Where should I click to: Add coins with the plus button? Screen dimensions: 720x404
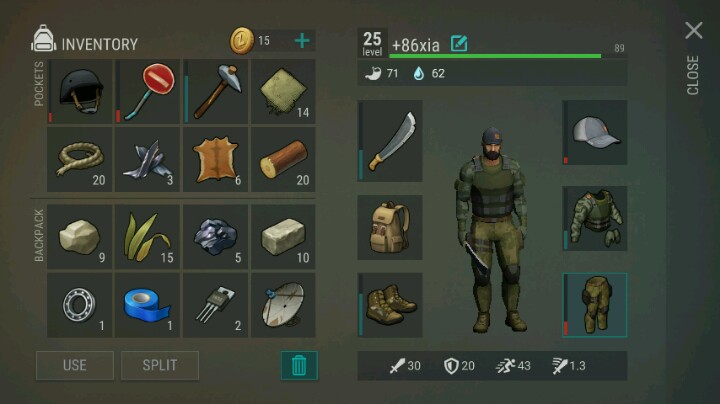(302, 41)
